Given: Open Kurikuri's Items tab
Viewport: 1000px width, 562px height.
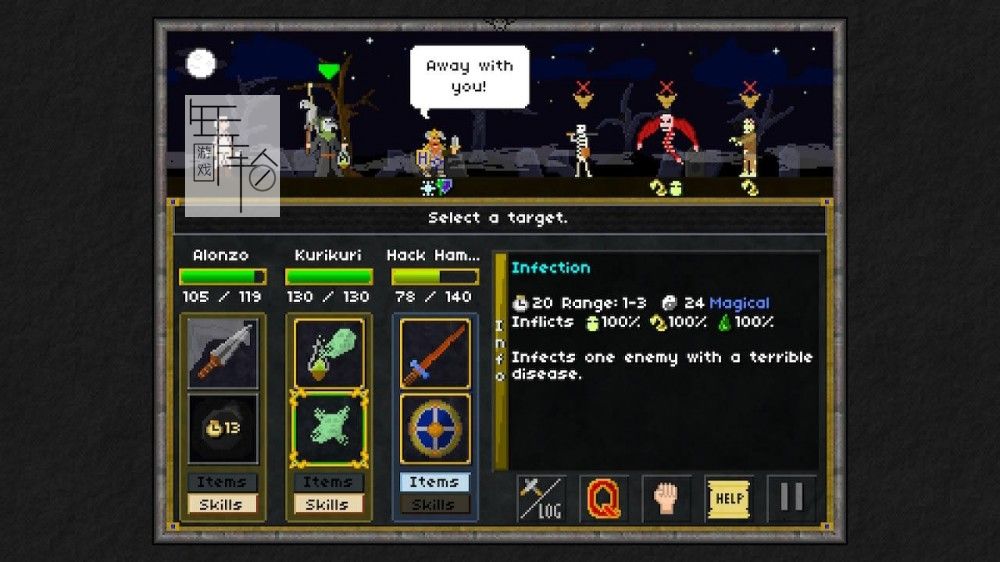Looking at the screenshot, I should (328, 482).
